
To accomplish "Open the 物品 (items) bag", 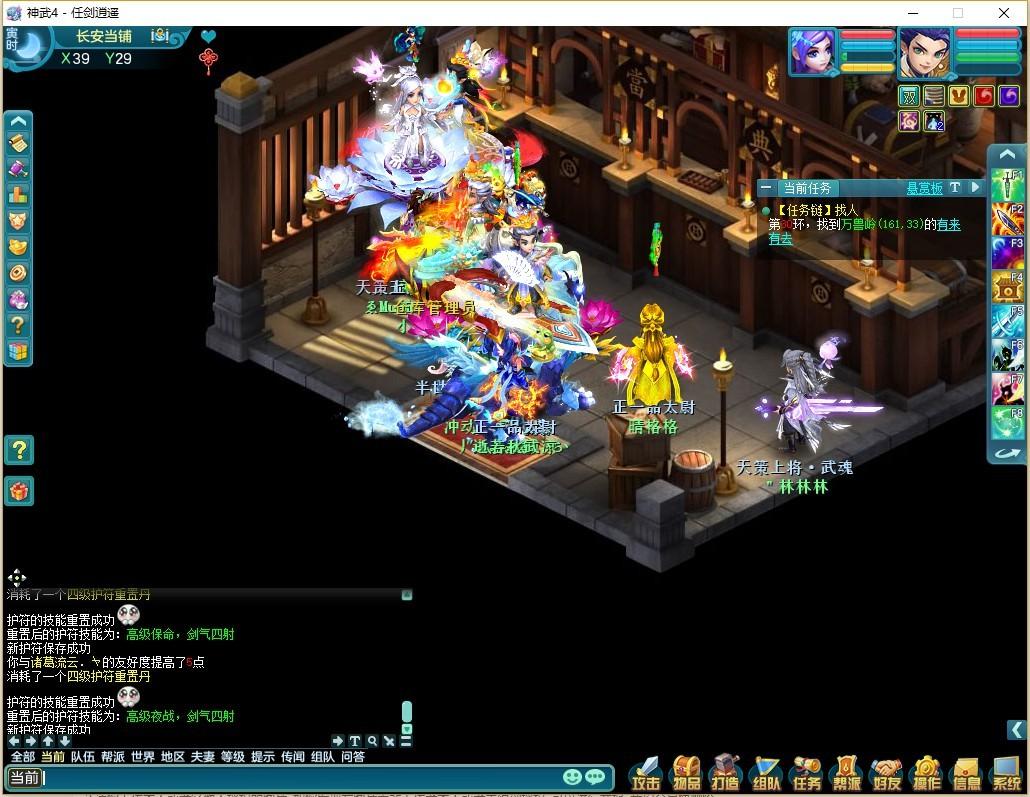I will click(687, 774).
